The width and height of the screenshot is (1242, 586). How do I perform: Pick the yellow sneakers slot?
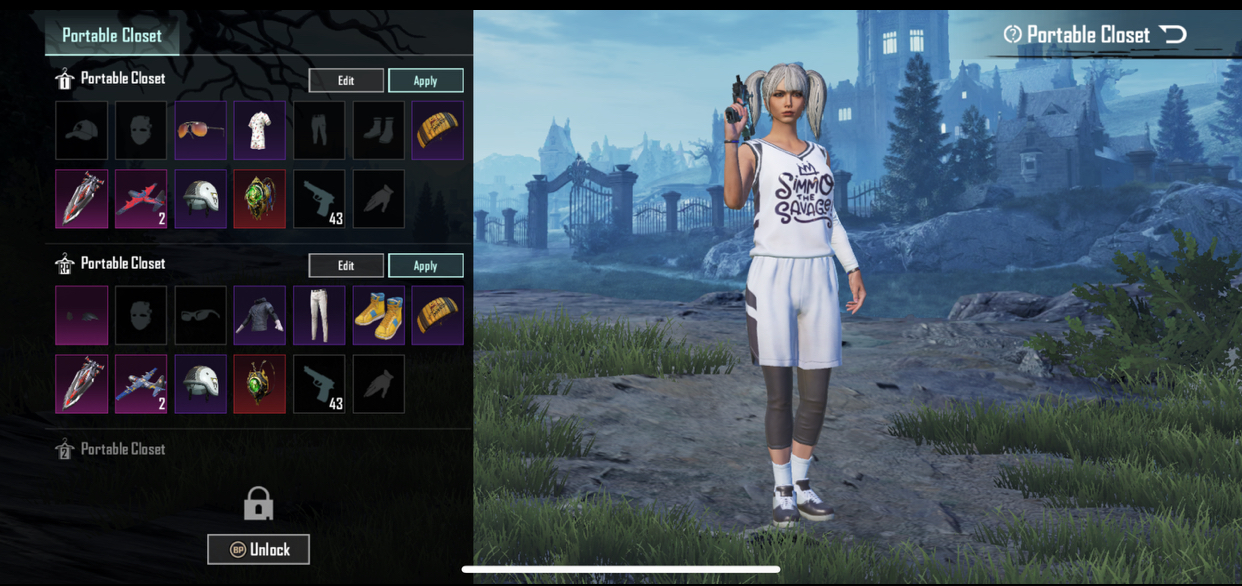pos(378,315)
